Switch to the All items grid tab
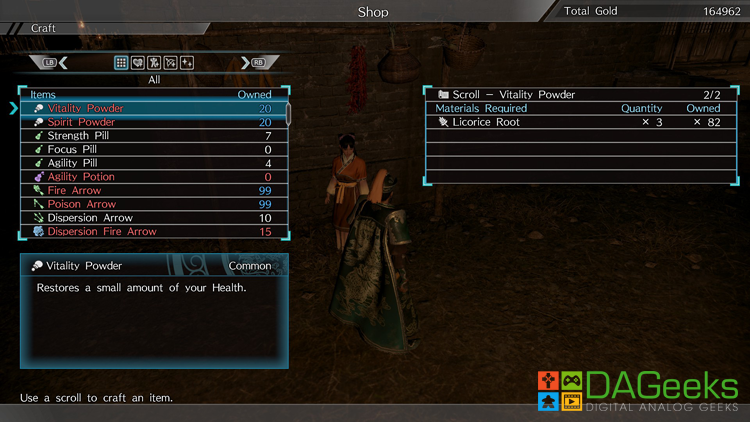 pyautogui.click(x=121, y=63)
